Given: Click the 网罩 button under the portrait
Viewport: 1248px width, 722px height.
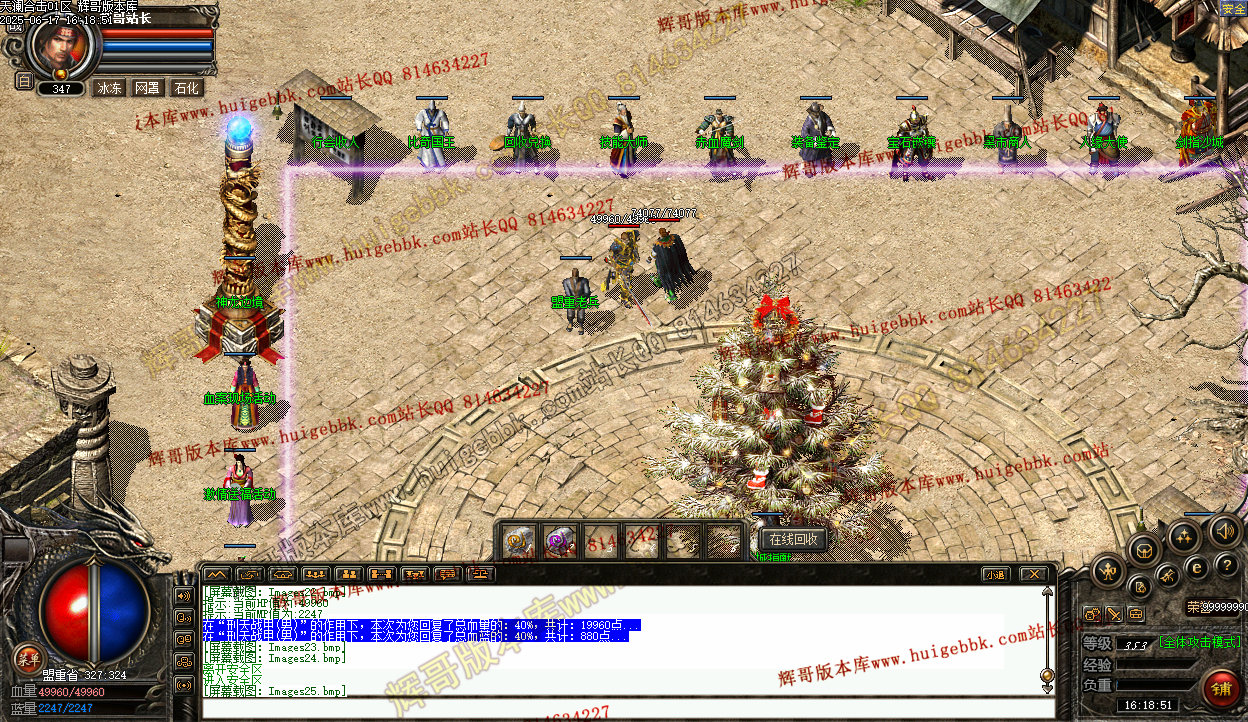Looking at the screenshot, I should [147, 88].
